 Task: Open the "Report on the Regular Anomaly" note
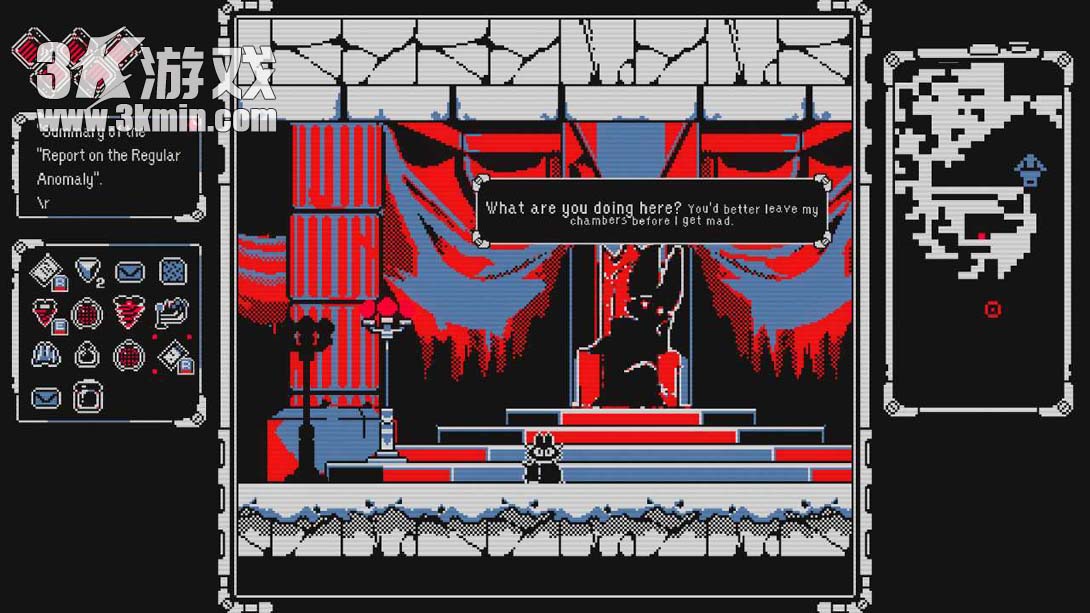pos(107,167)
